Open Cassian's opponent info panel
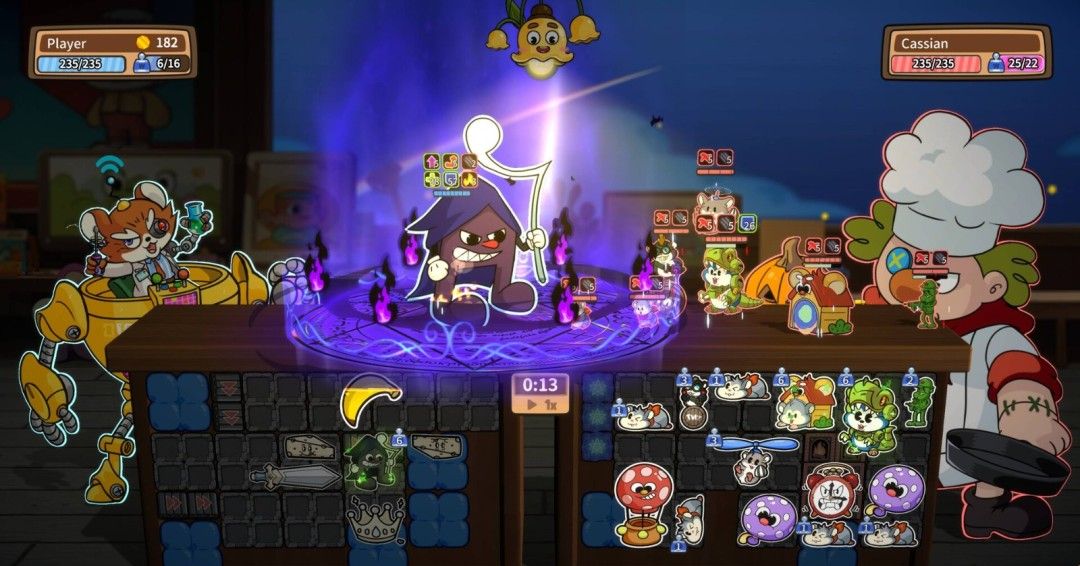Screen dimensions: 1080x566 [x=966, y=53]
